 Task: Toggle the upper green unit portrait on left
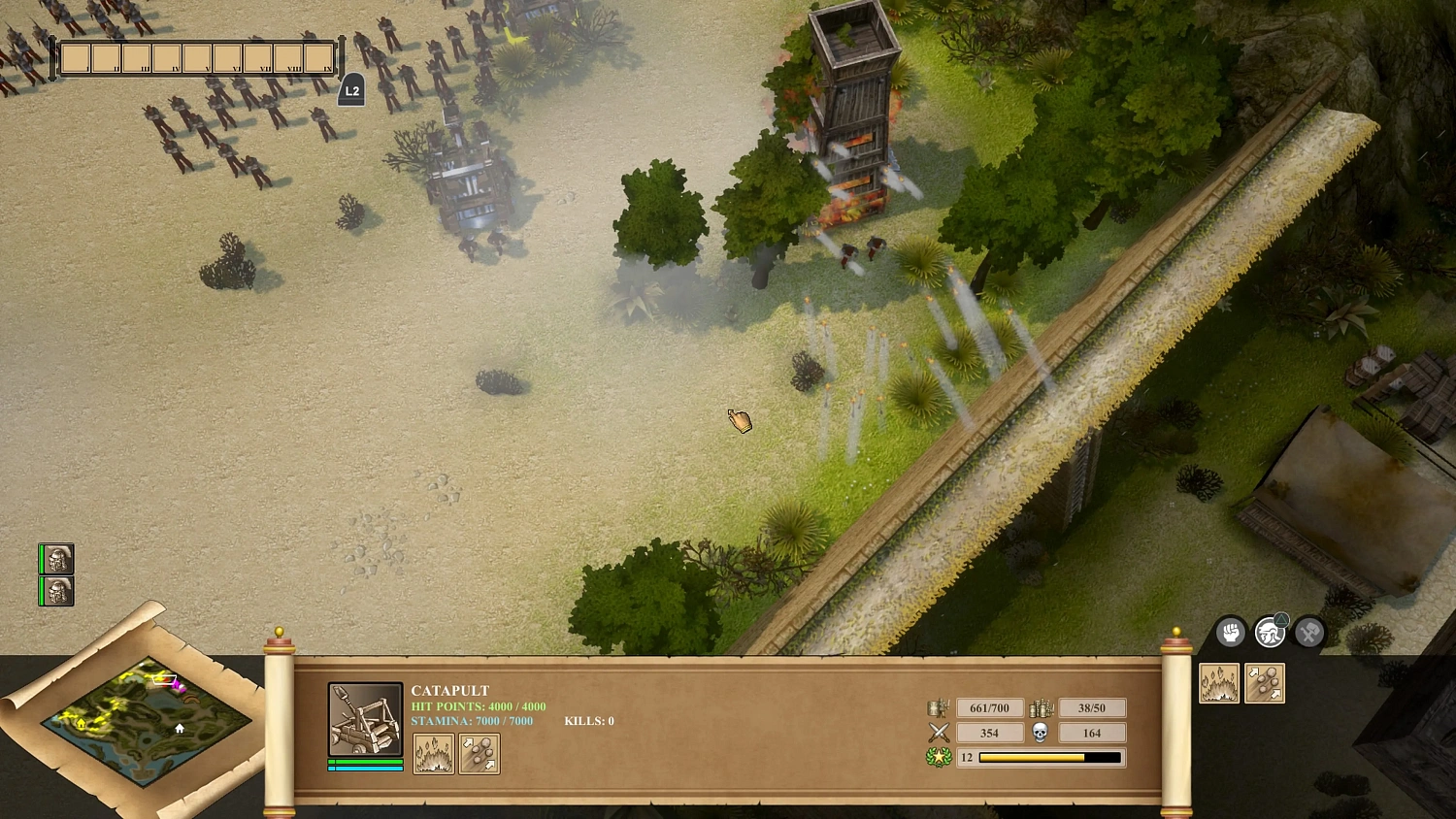(55, 559)
